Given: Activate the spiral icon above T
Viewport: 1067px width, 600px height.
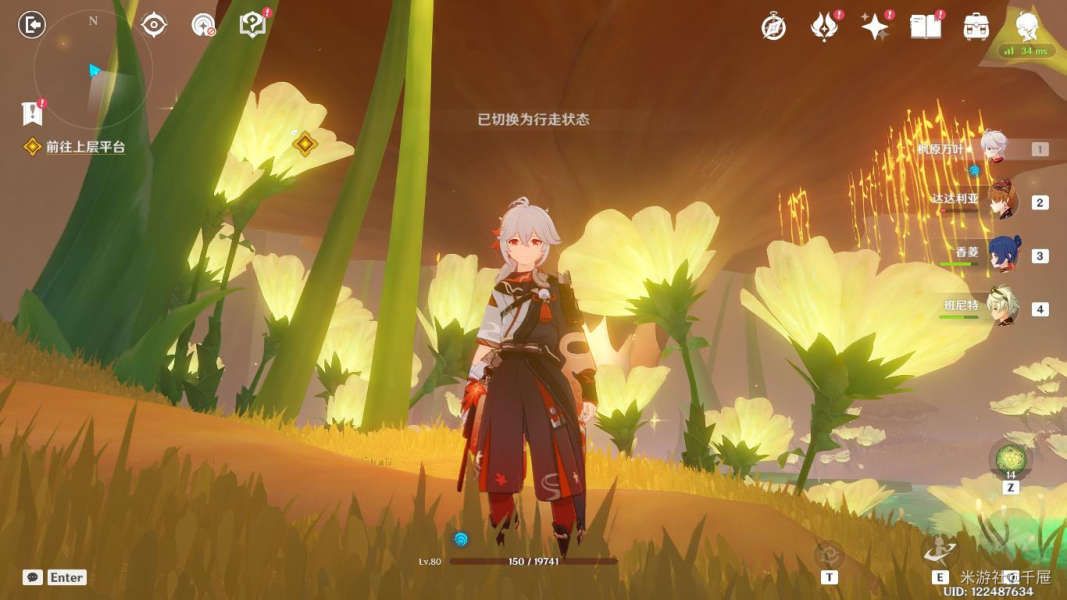Looking at the screenshot, I should pos(829,555).
